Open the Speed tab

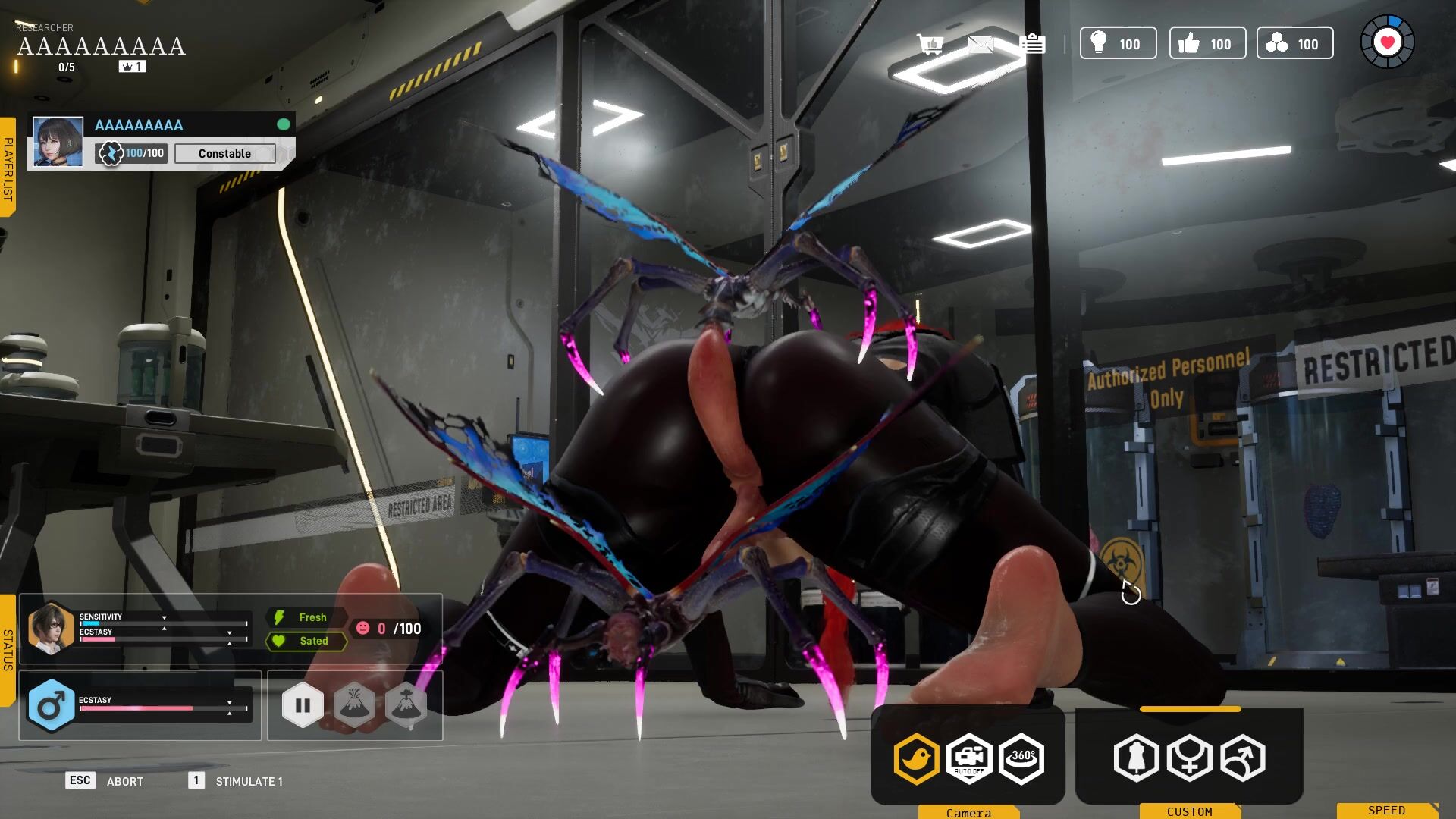tap(1387, 811)
